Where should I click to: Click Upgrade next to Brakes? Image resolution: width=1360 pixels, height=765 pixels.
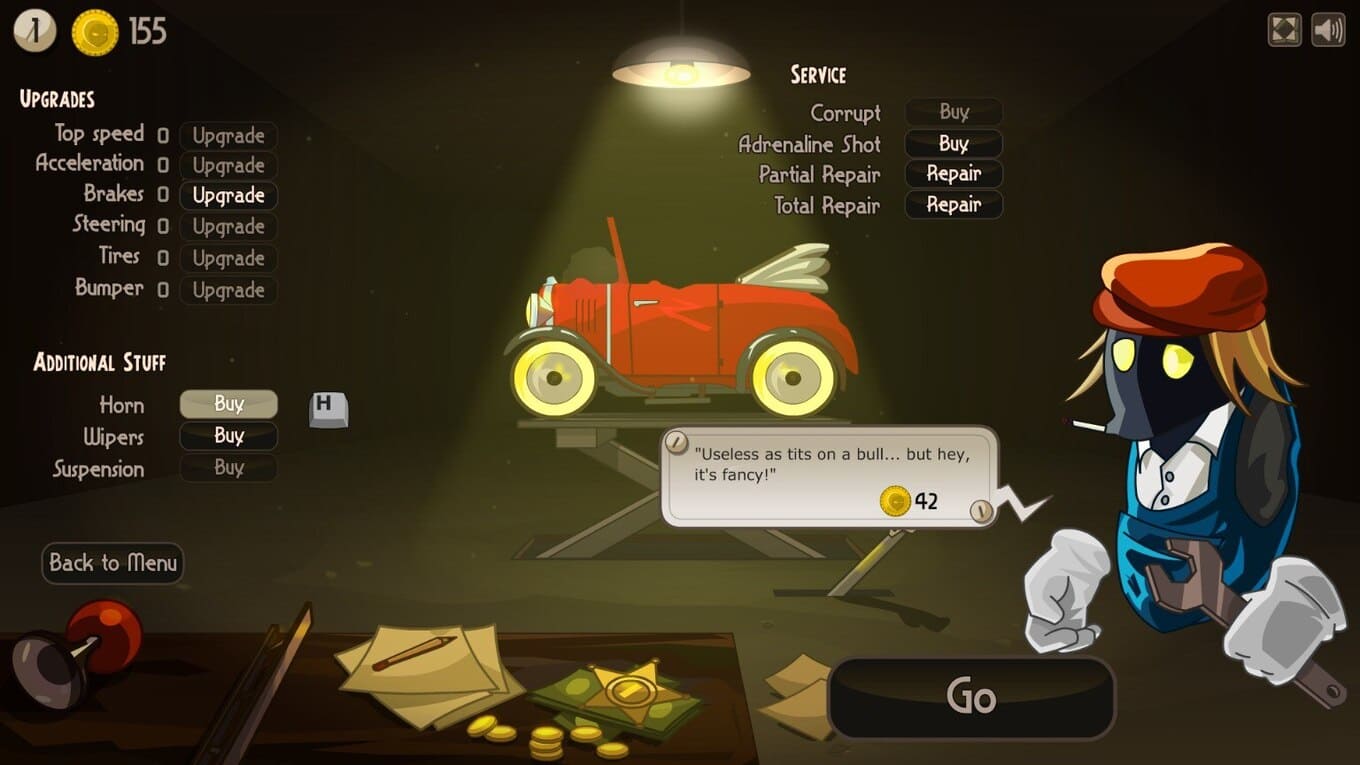pyautogui.click(x=228, y=195)
